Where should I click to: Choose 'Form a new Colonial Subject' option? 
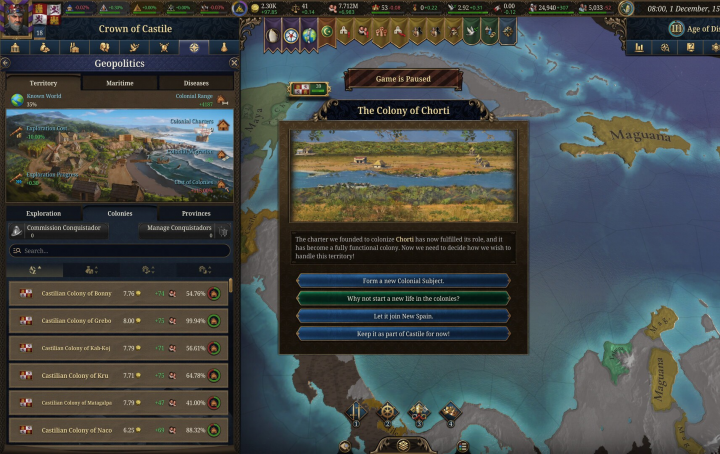[x=403, y=281]
